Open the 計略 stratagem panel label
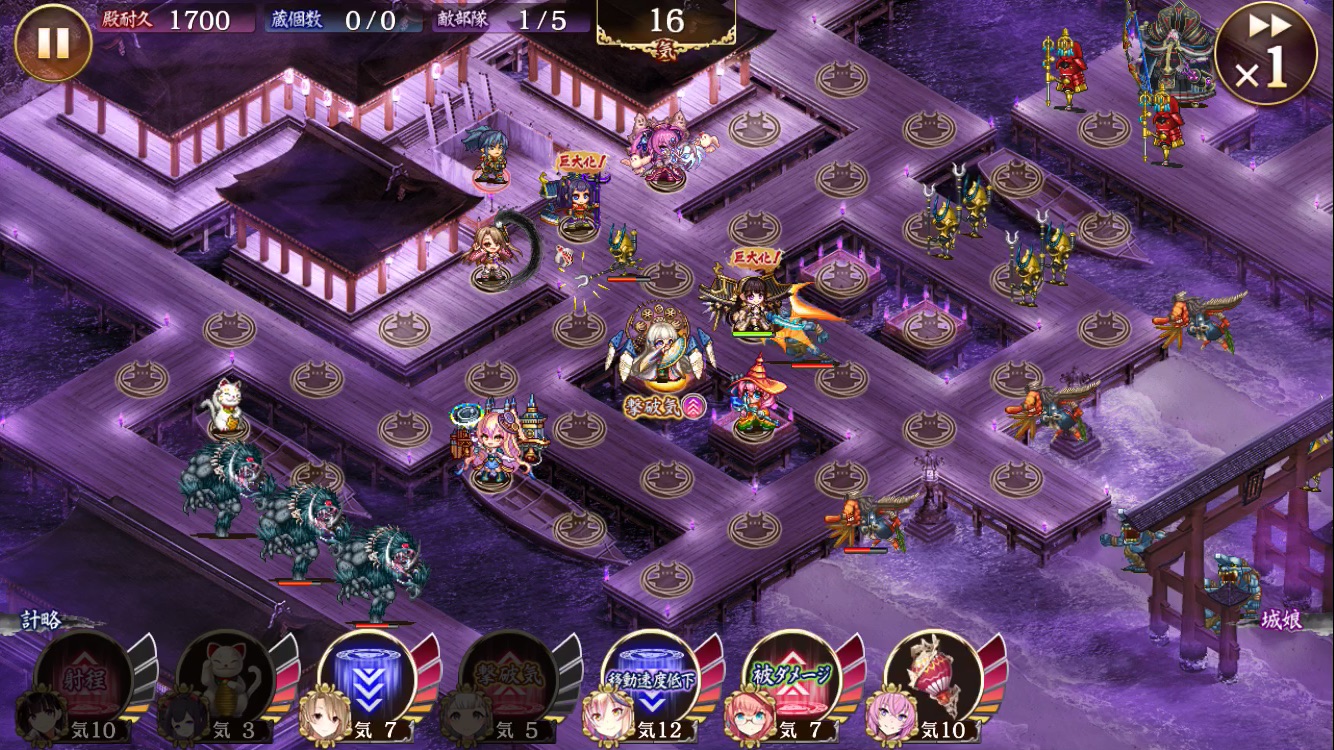 [x=40, y=620]
